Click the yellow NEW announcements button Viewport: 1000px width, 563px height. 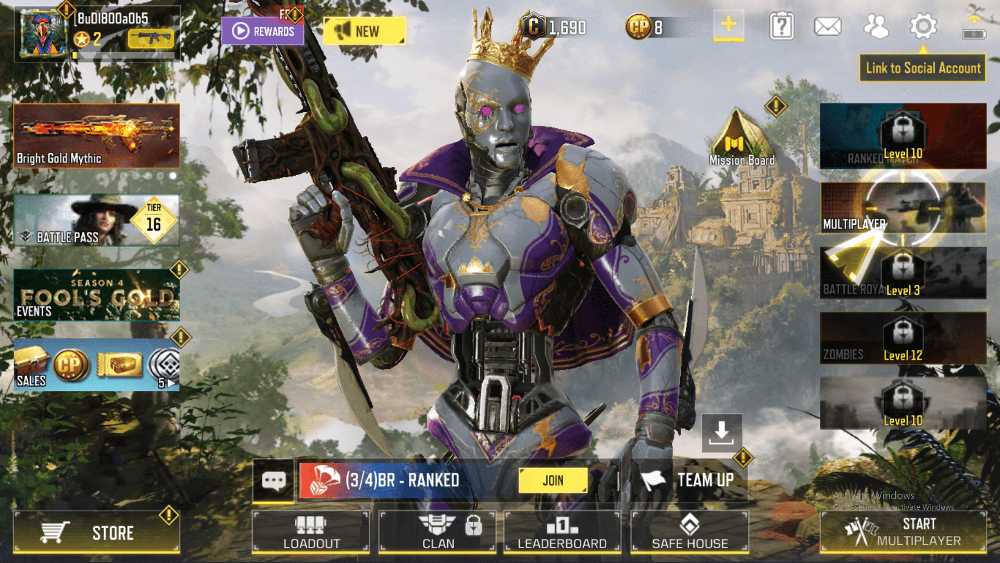coord(364,31)
